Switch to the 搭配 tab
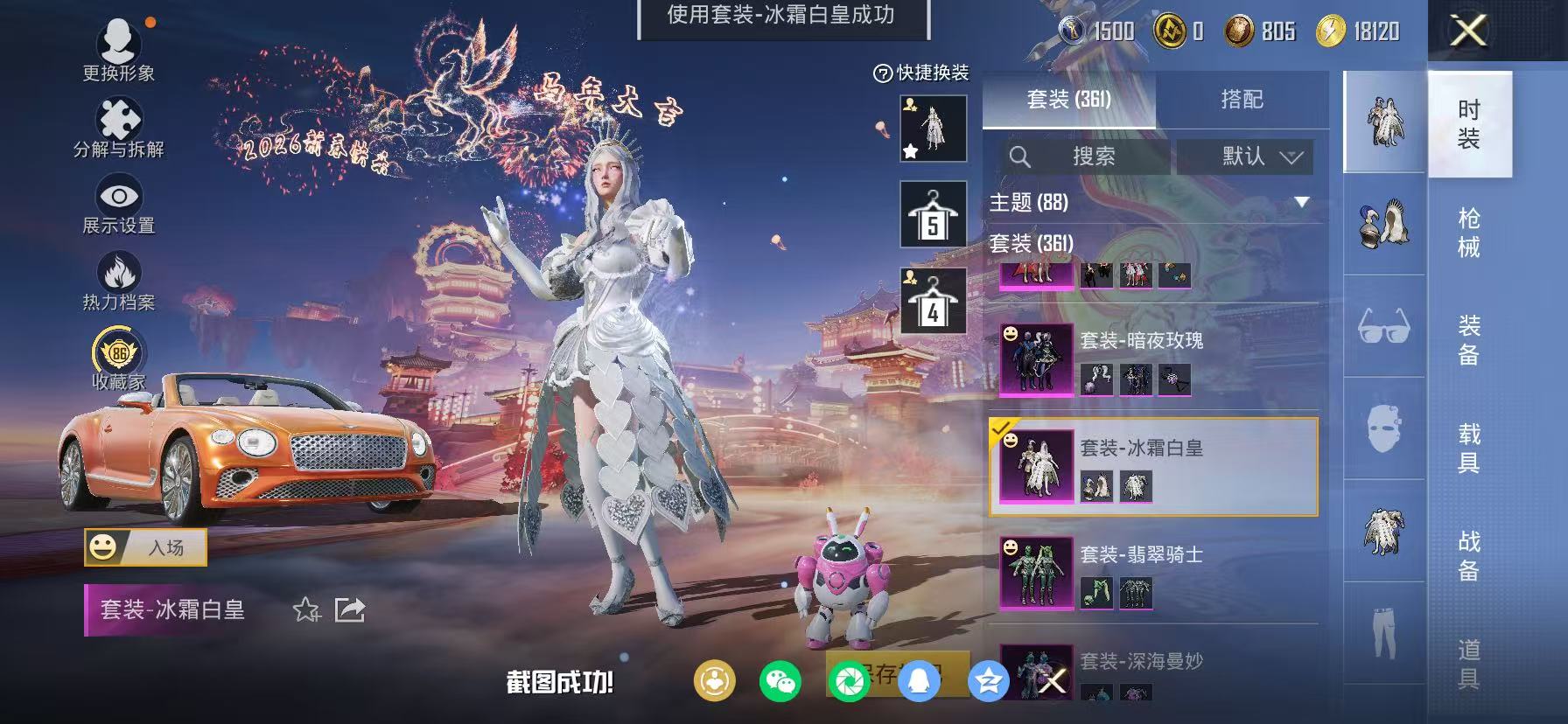Screen dimensions: 1568x724 coord(1242,100)
